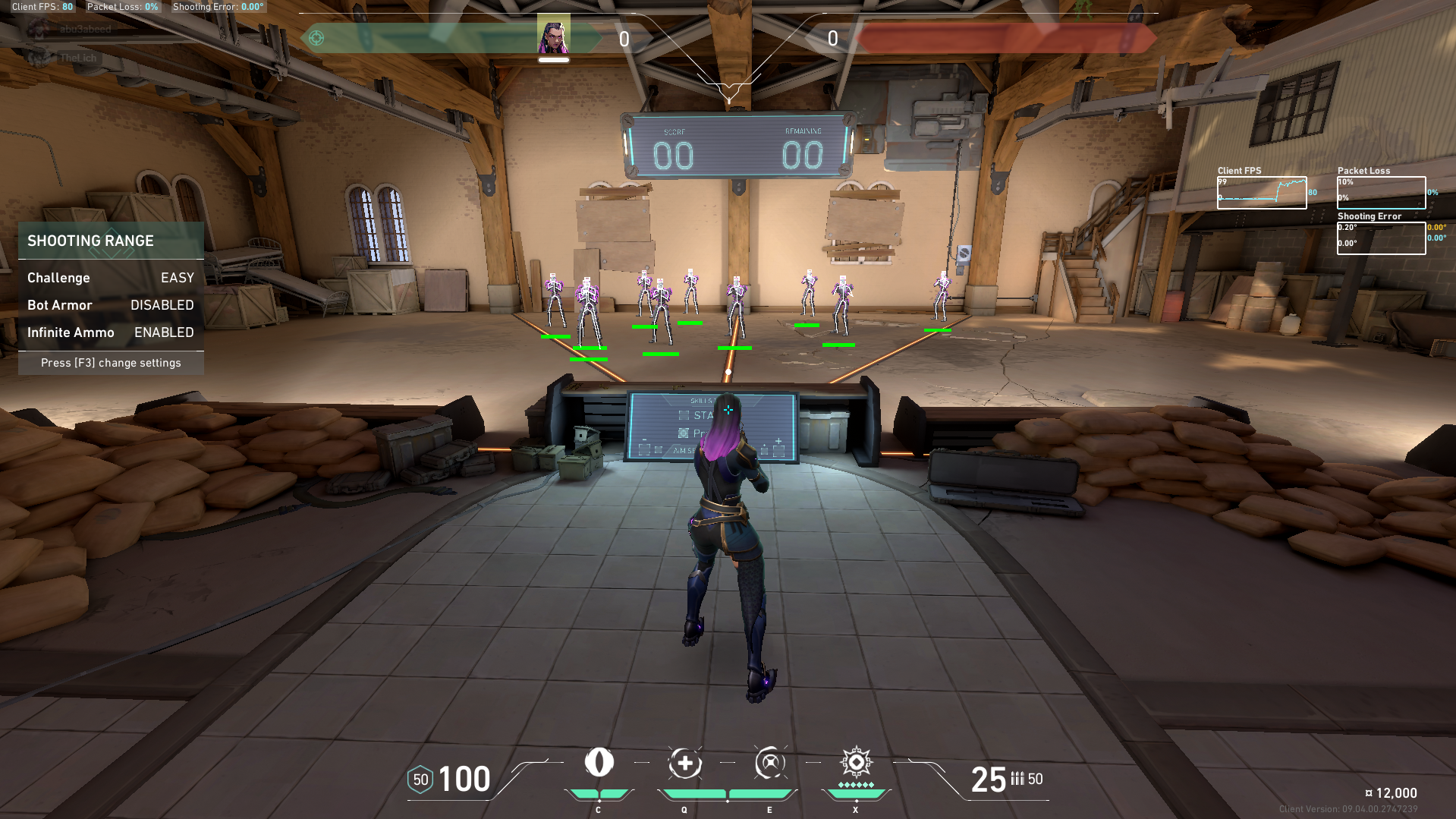Select the Challenge difficulty row
This screenshot has height=819, width=1456.
(x=111, y=278)
